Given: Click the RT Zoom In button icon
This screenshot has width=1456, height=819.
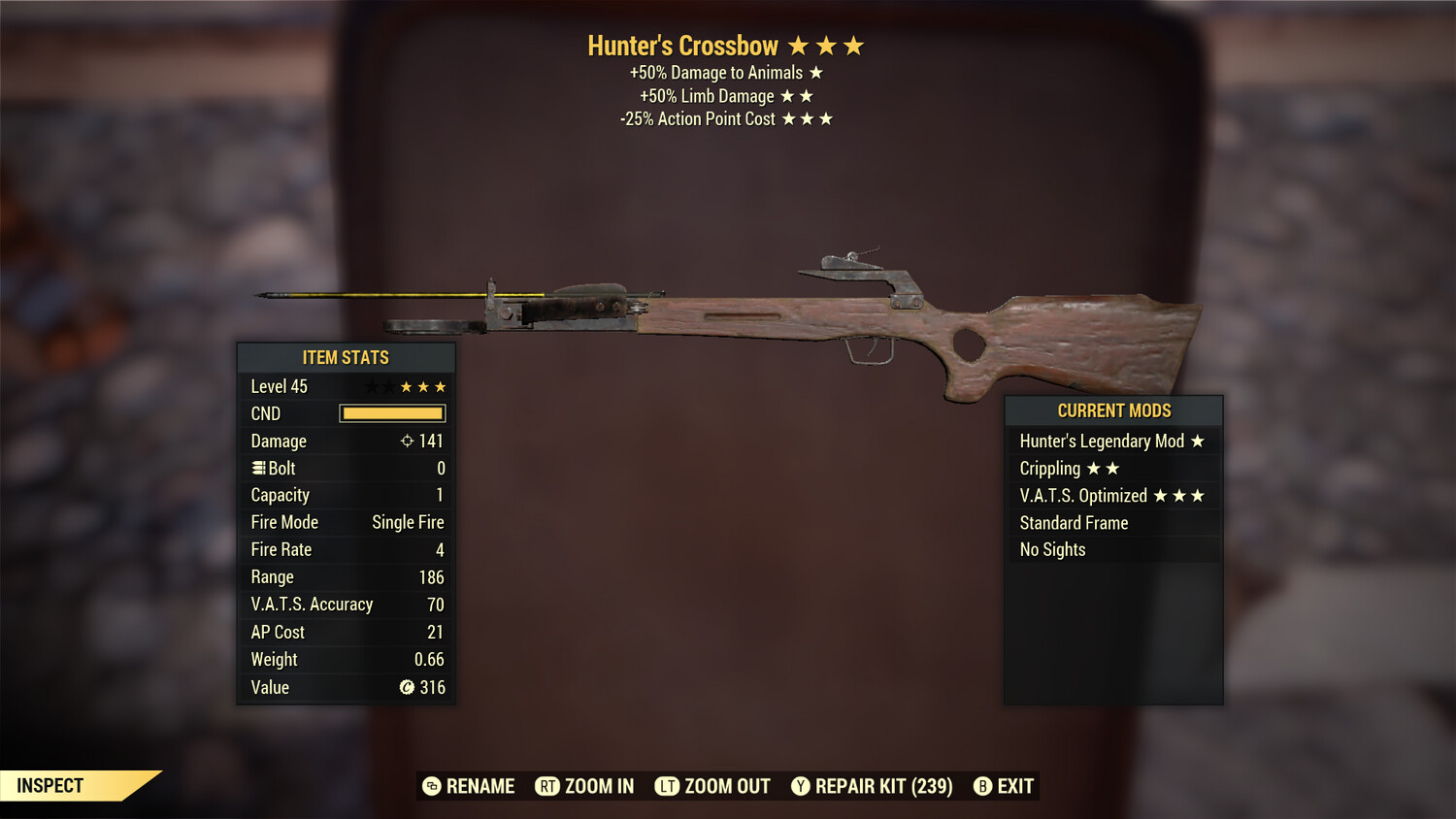Looking at the screenshot, I should (x=549, y=786).
